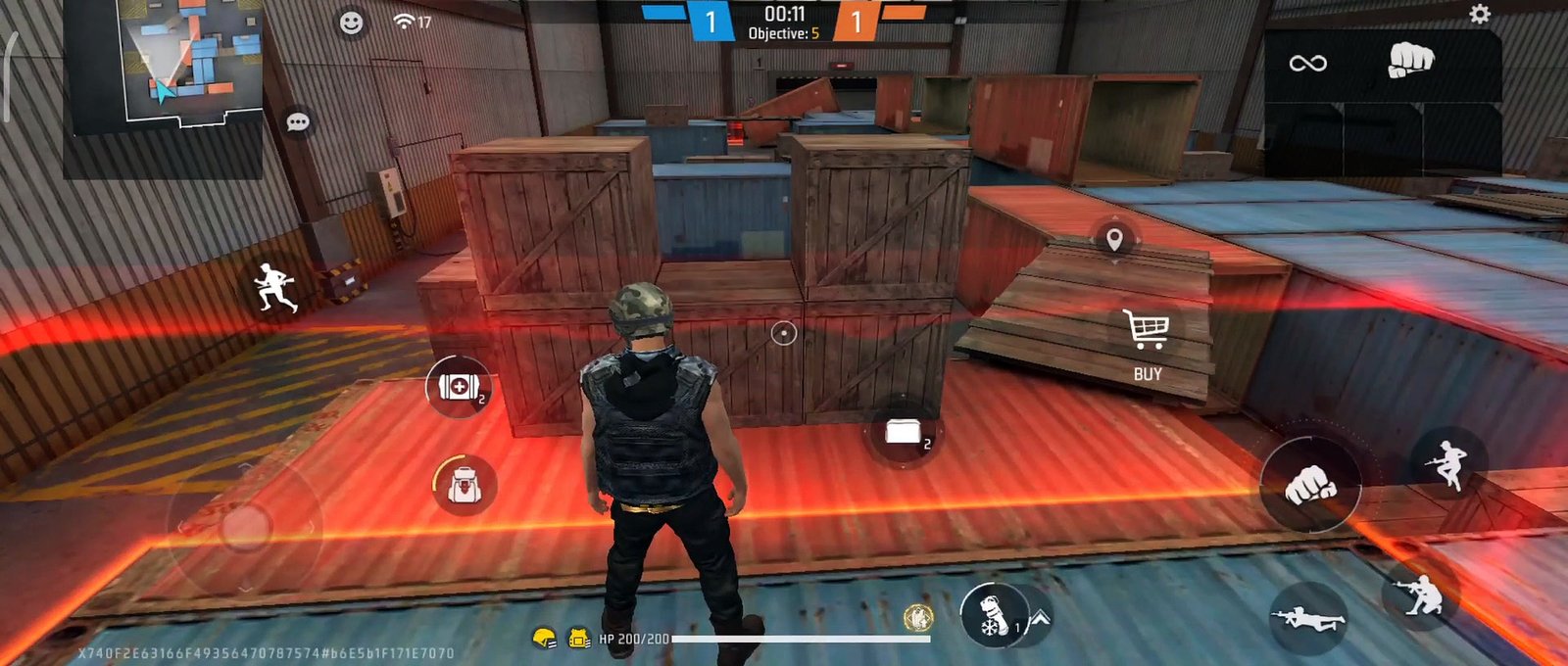This screenshot has width=1568, height=666.
Task: Select the grenade throwable icon
Action: (x=992, y=615)
